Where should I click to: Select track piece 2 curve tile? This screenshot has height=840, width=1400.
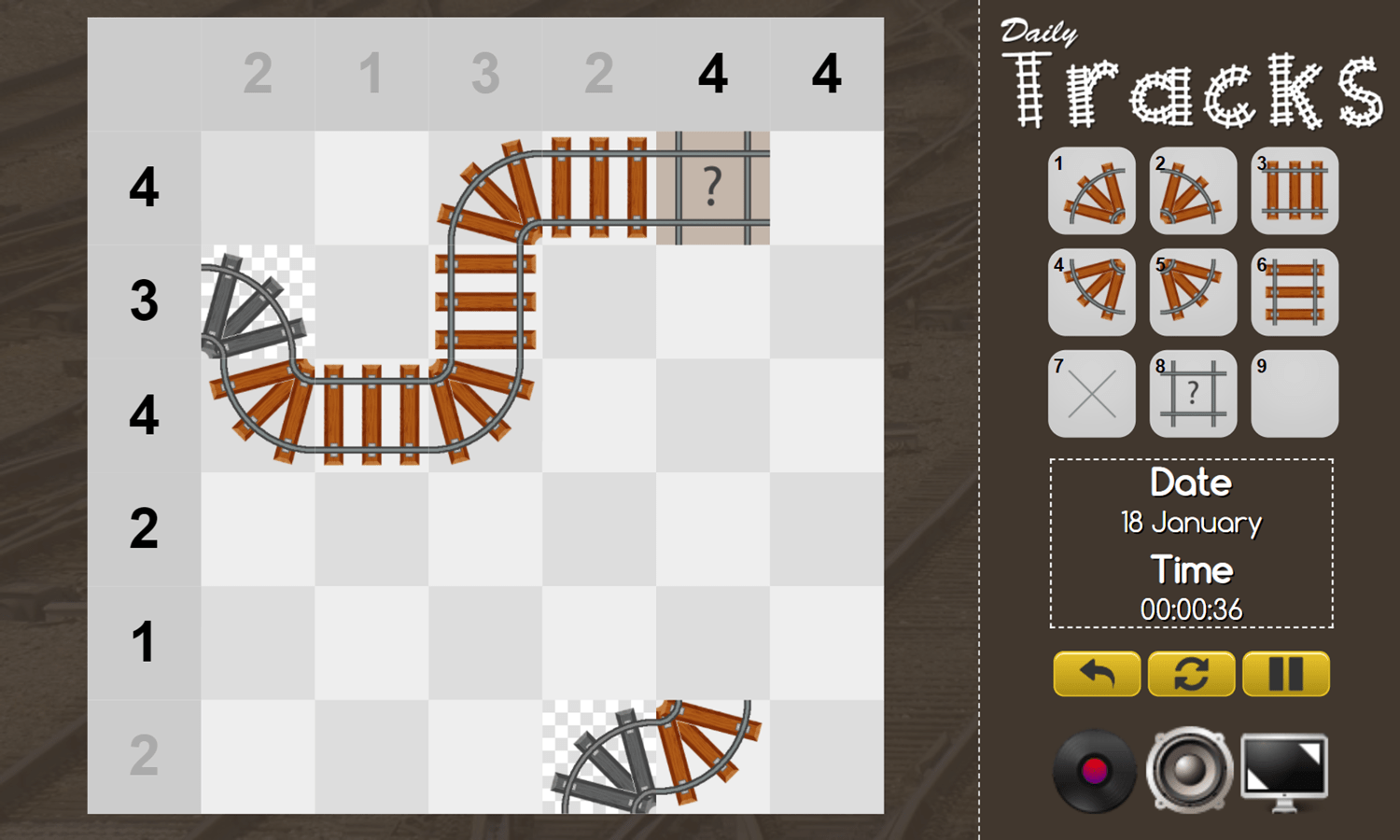click(1194, 191)
